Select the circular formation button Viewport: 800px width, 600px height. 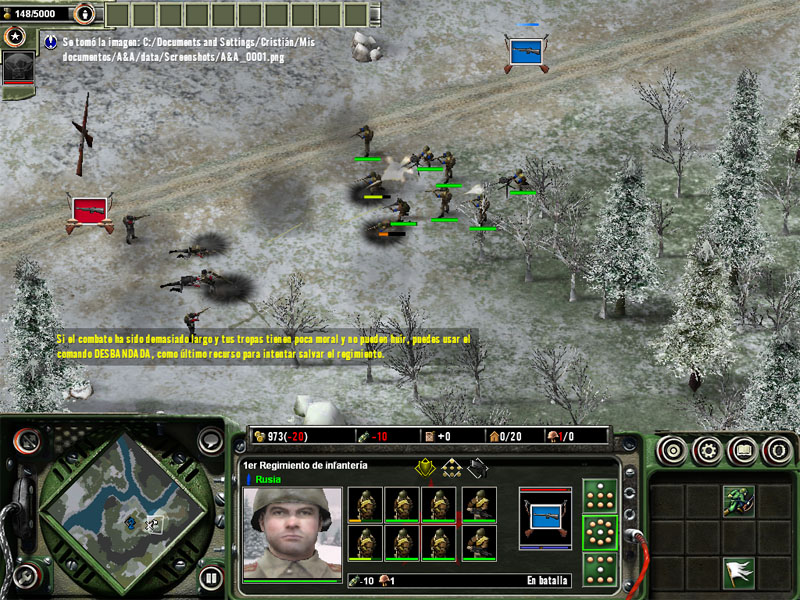point(599,531)
